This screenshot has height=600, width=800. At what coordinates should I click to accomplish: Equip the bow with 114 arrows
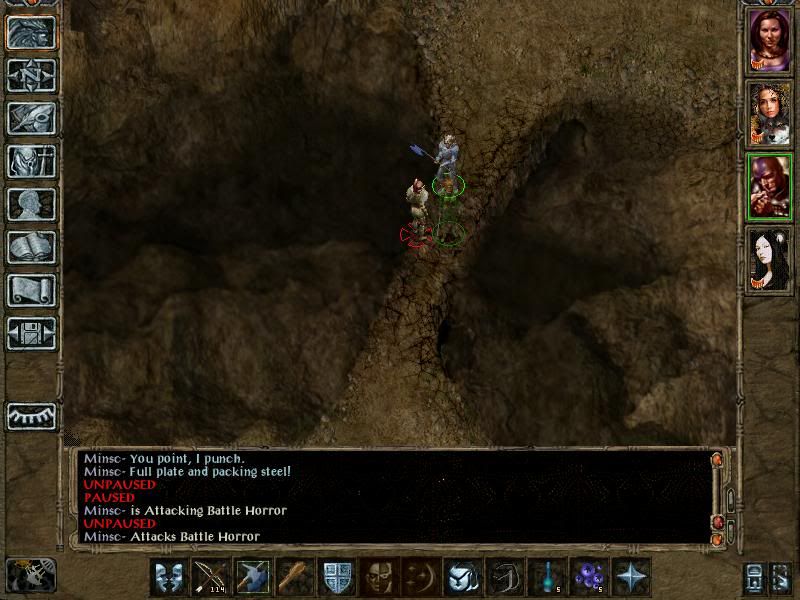click(x=211, y=577)
